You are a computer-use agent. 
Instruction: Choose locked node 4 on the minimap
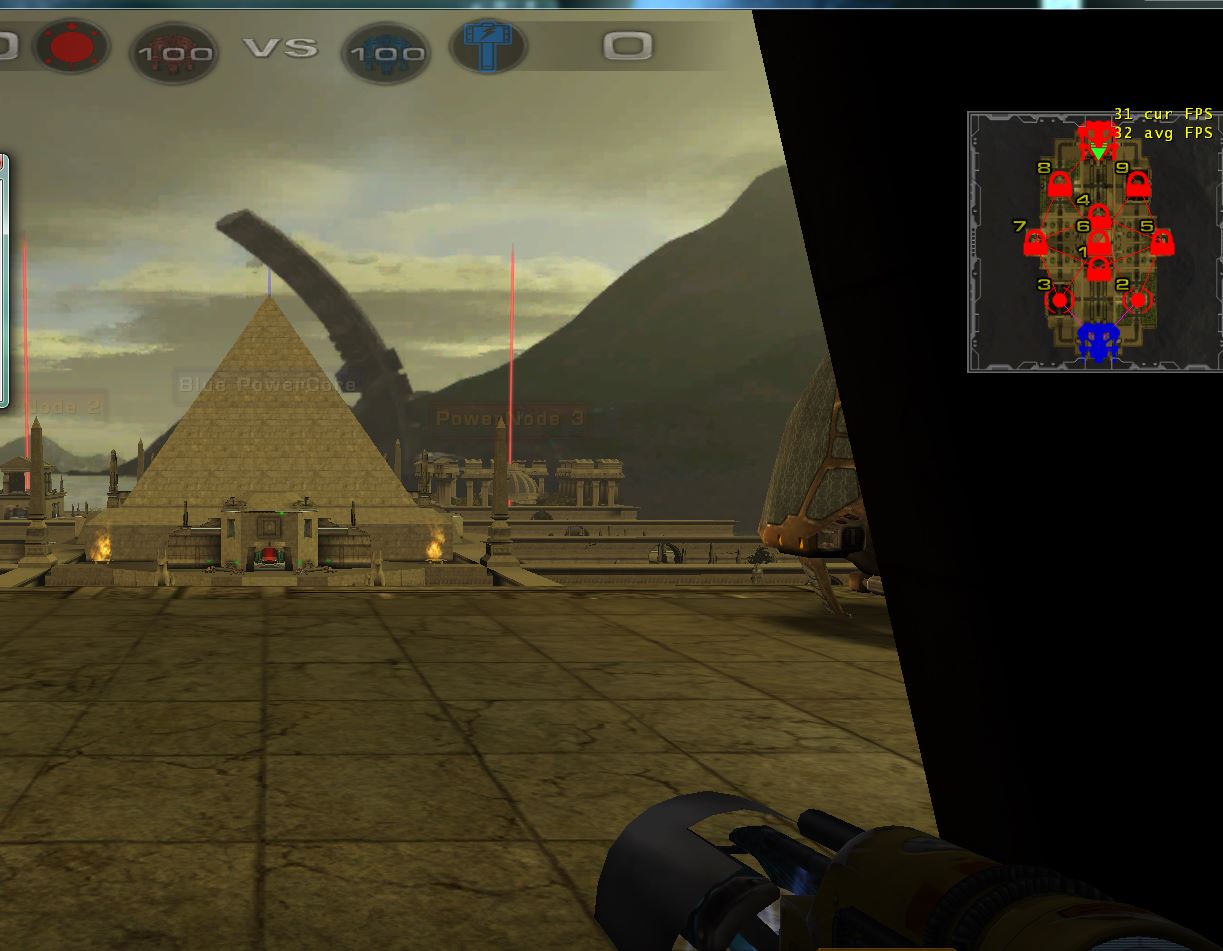pyautogui.click(x=1098, y=216)
